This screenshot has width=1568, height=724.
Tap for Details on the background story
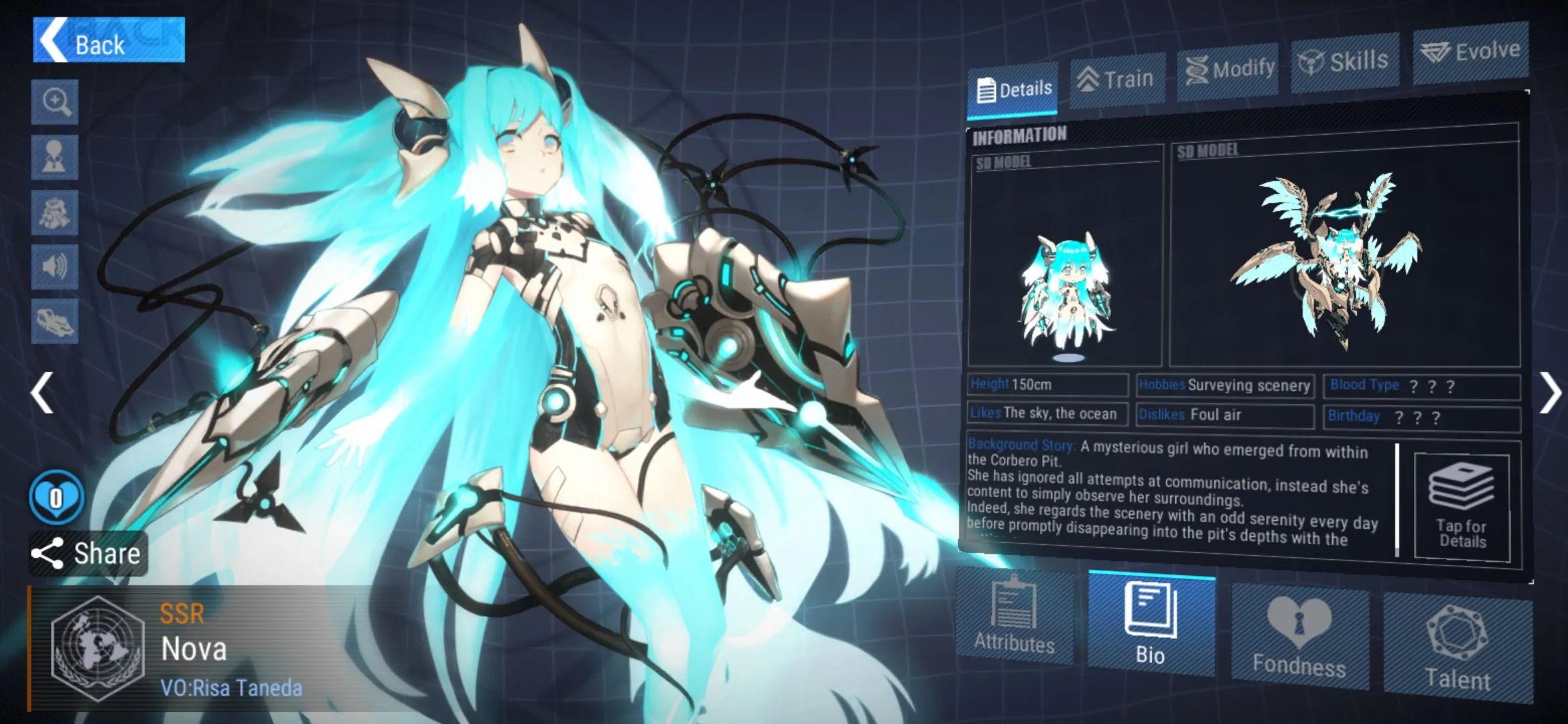click(1462, 508)
